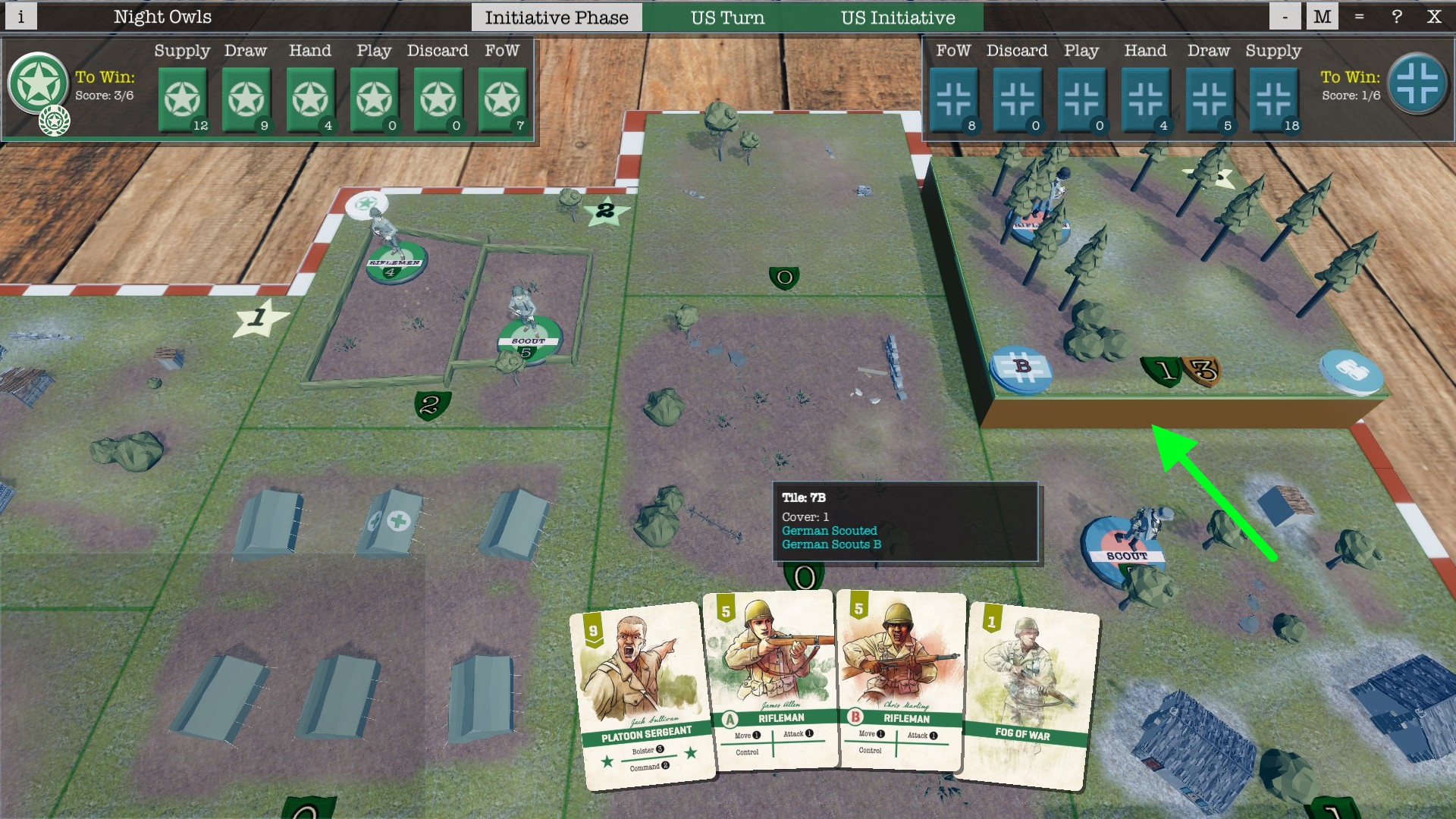Image resolution: width=1456 pixels, height=819 pixels.
Task: Minimize the game window
Action: coord(1285,17)
